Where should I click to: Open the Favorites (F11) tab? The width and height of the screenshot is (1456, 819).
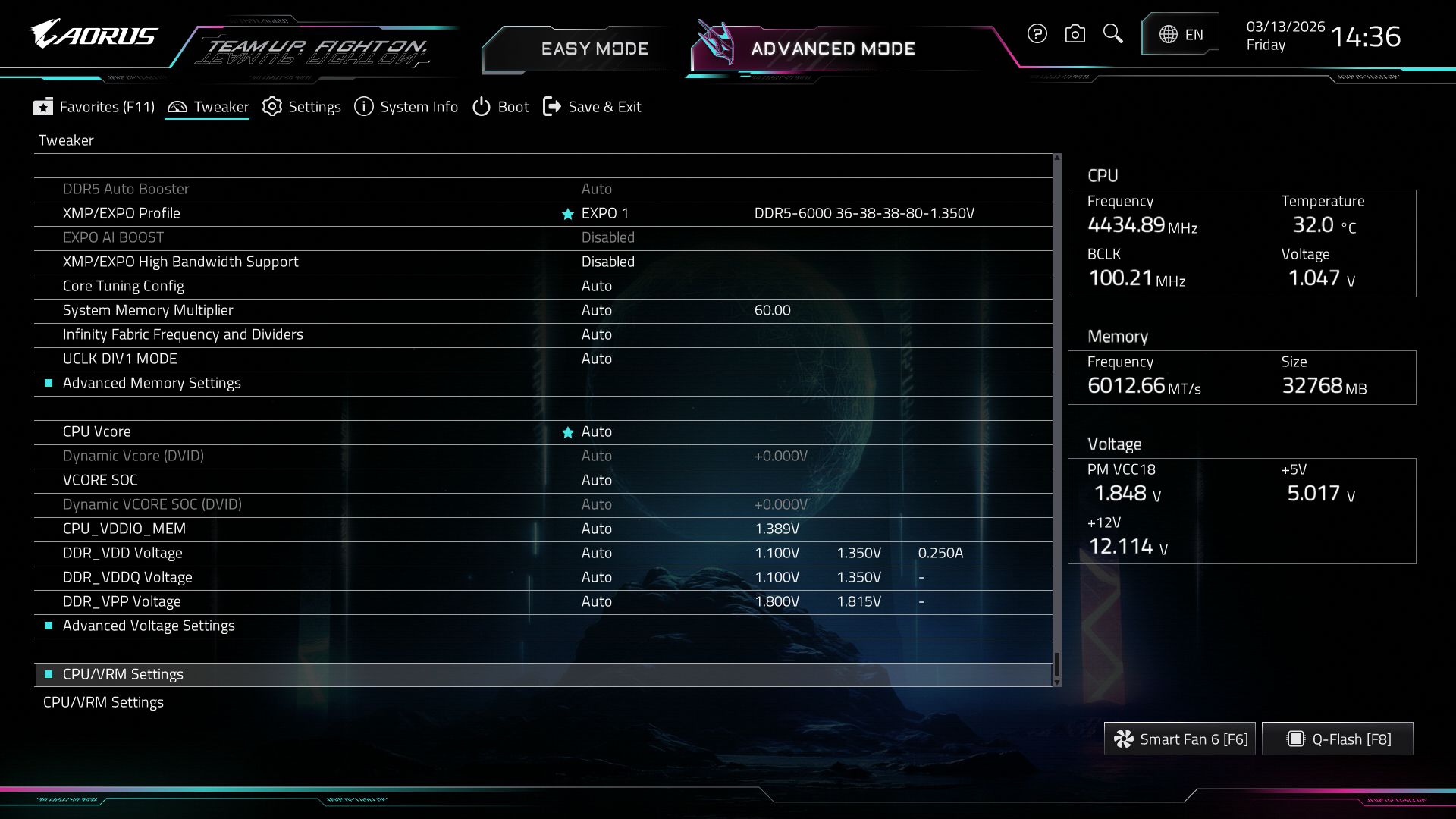[94, 107]
